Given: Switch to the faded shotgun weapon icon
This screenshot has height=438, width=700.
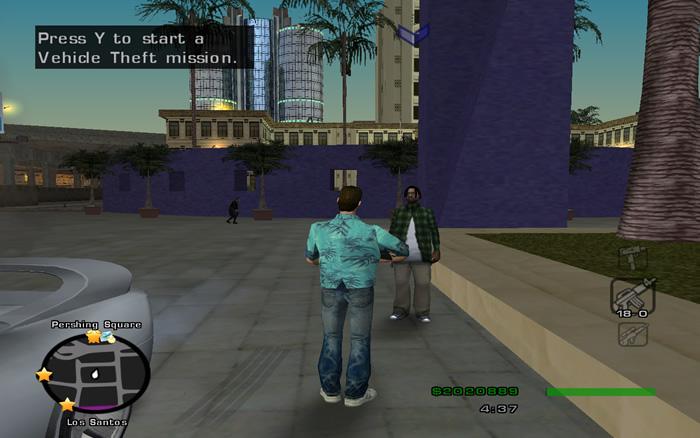Looking at the screenshot, I should pos(632,334).
